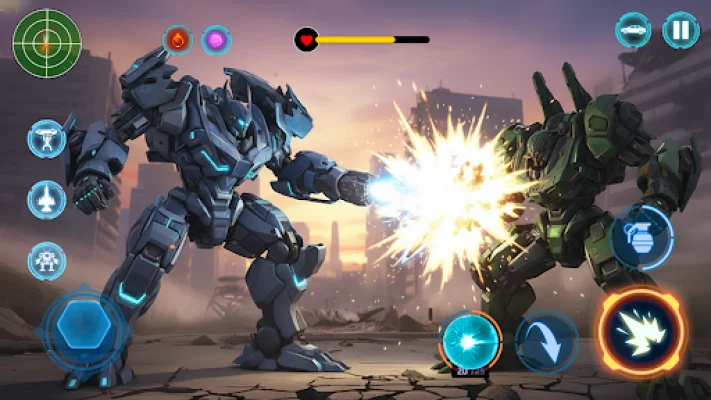Trigger the cyan energy burst skill

point(470,340)
